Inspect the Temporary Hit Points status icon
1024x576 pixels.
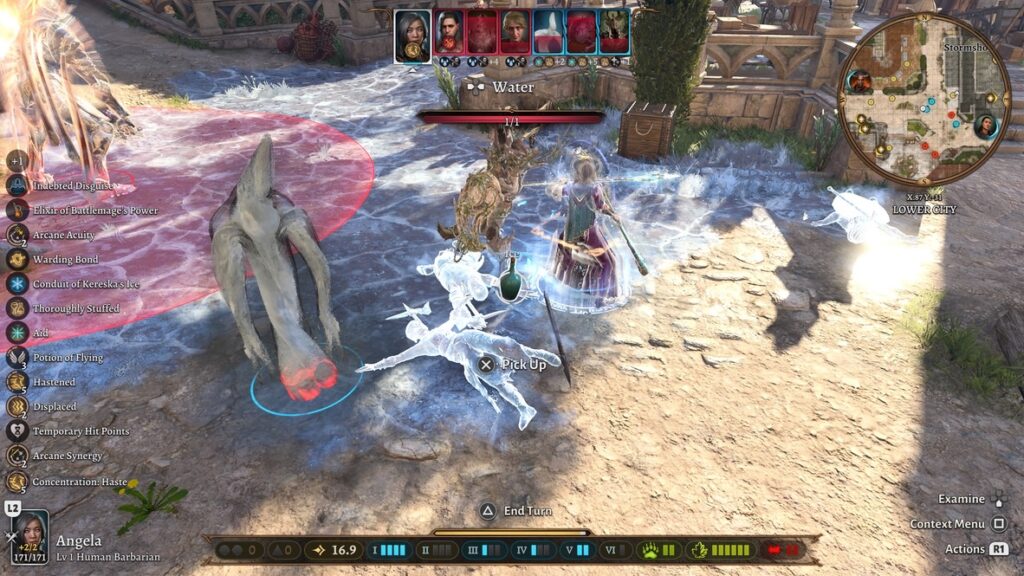pyautogui.click(x=17, y=431)
